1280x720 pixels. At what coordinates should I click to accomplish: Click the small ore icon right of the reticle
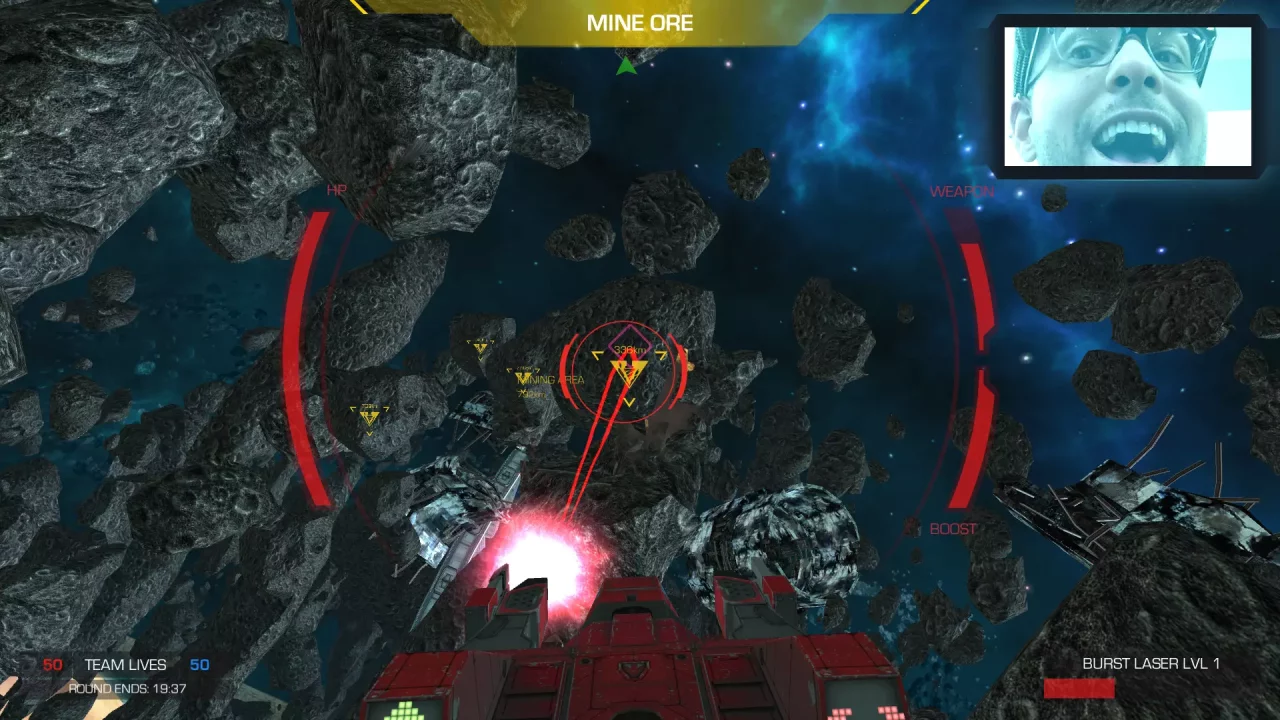pos(690,366)
